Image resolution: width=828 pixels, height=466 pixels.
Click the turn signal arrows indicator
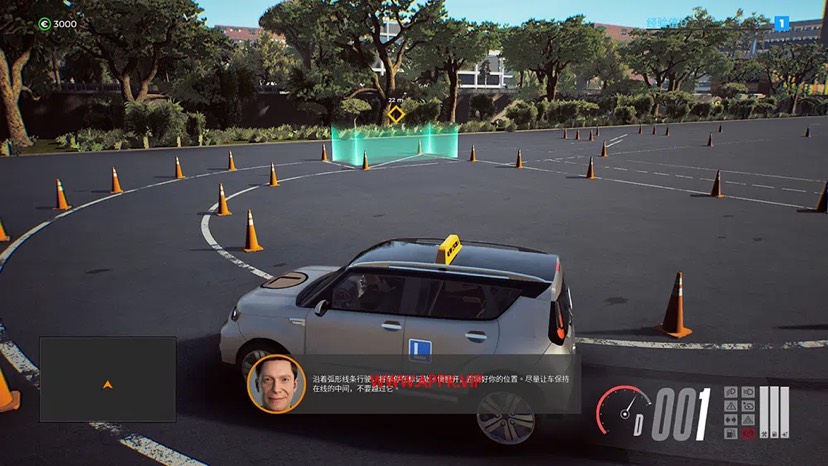731,420
